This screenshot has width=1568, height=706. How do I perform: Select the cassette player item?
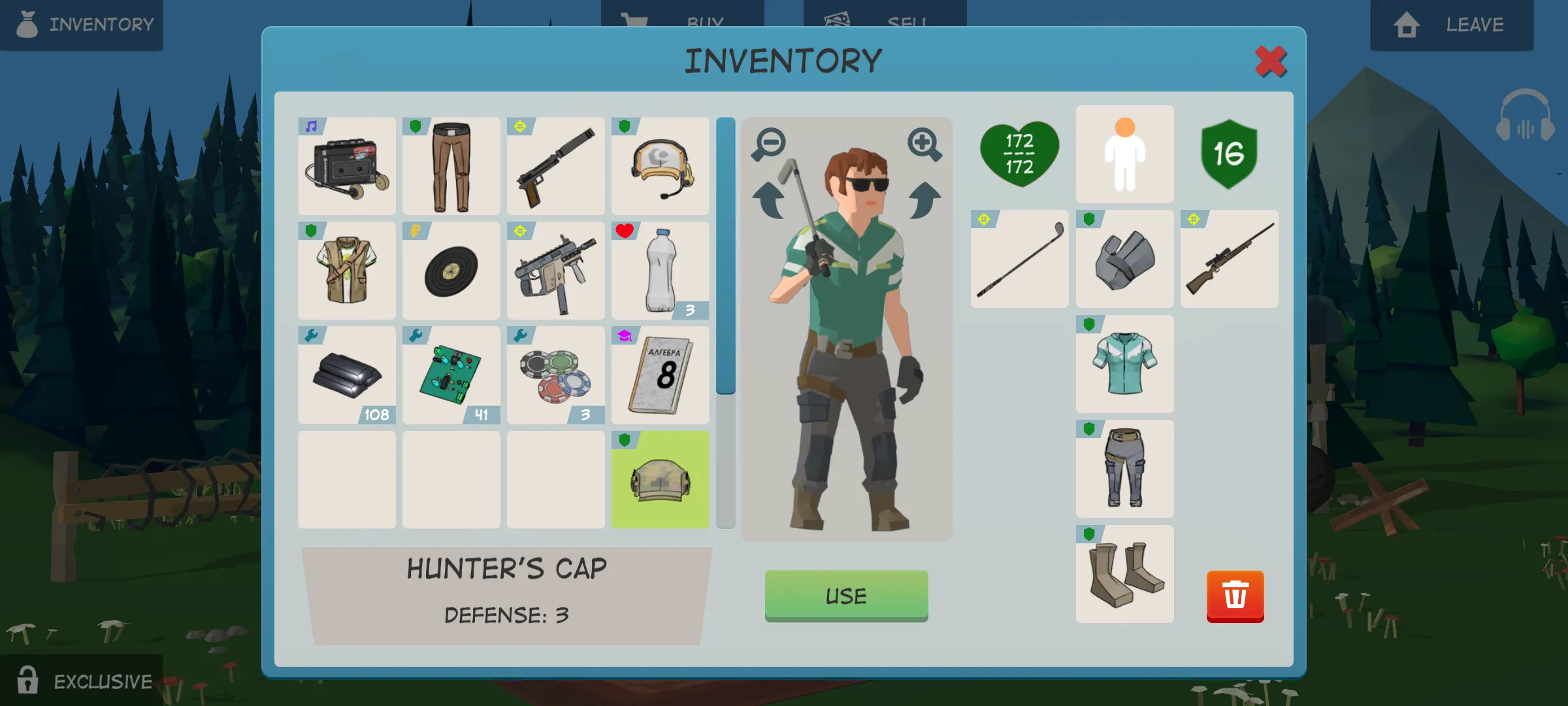[347, 167]
